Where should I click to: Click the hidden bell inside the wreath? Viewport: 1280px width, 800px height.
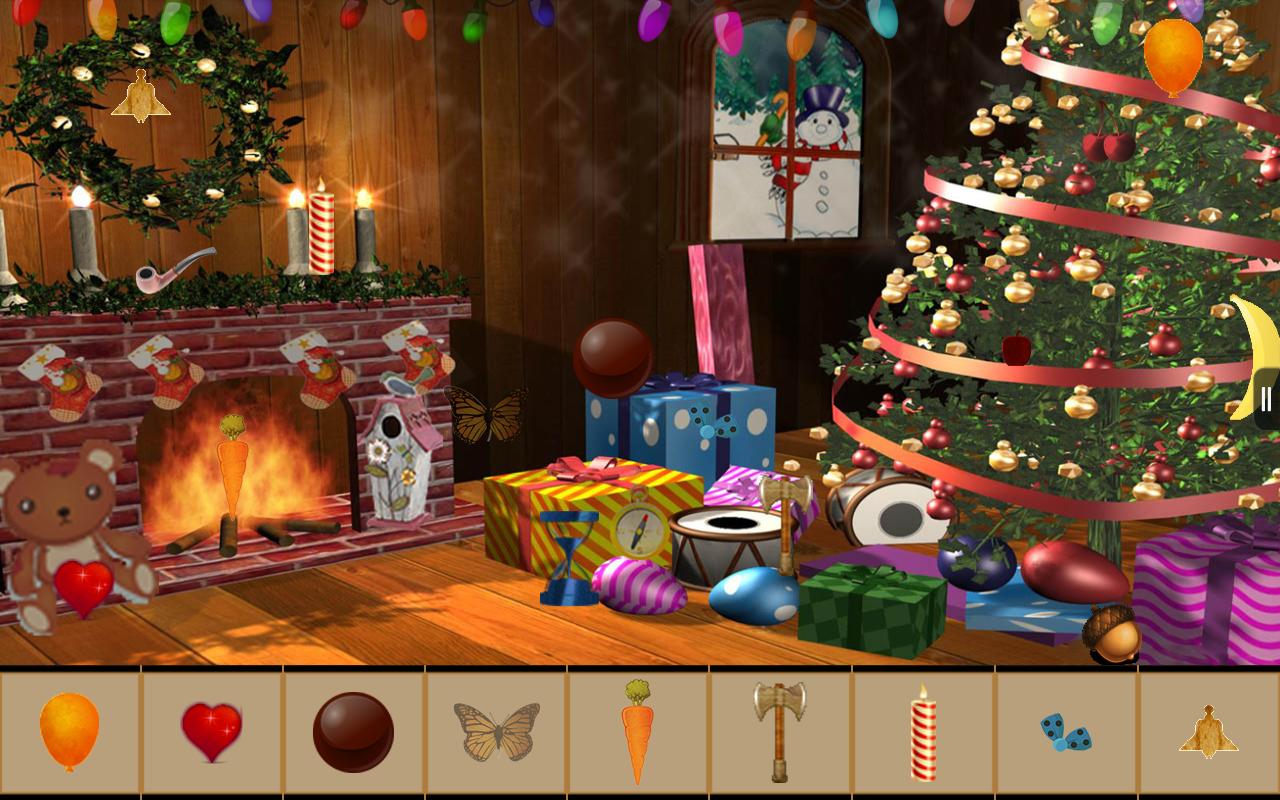[x=143, y=97]
